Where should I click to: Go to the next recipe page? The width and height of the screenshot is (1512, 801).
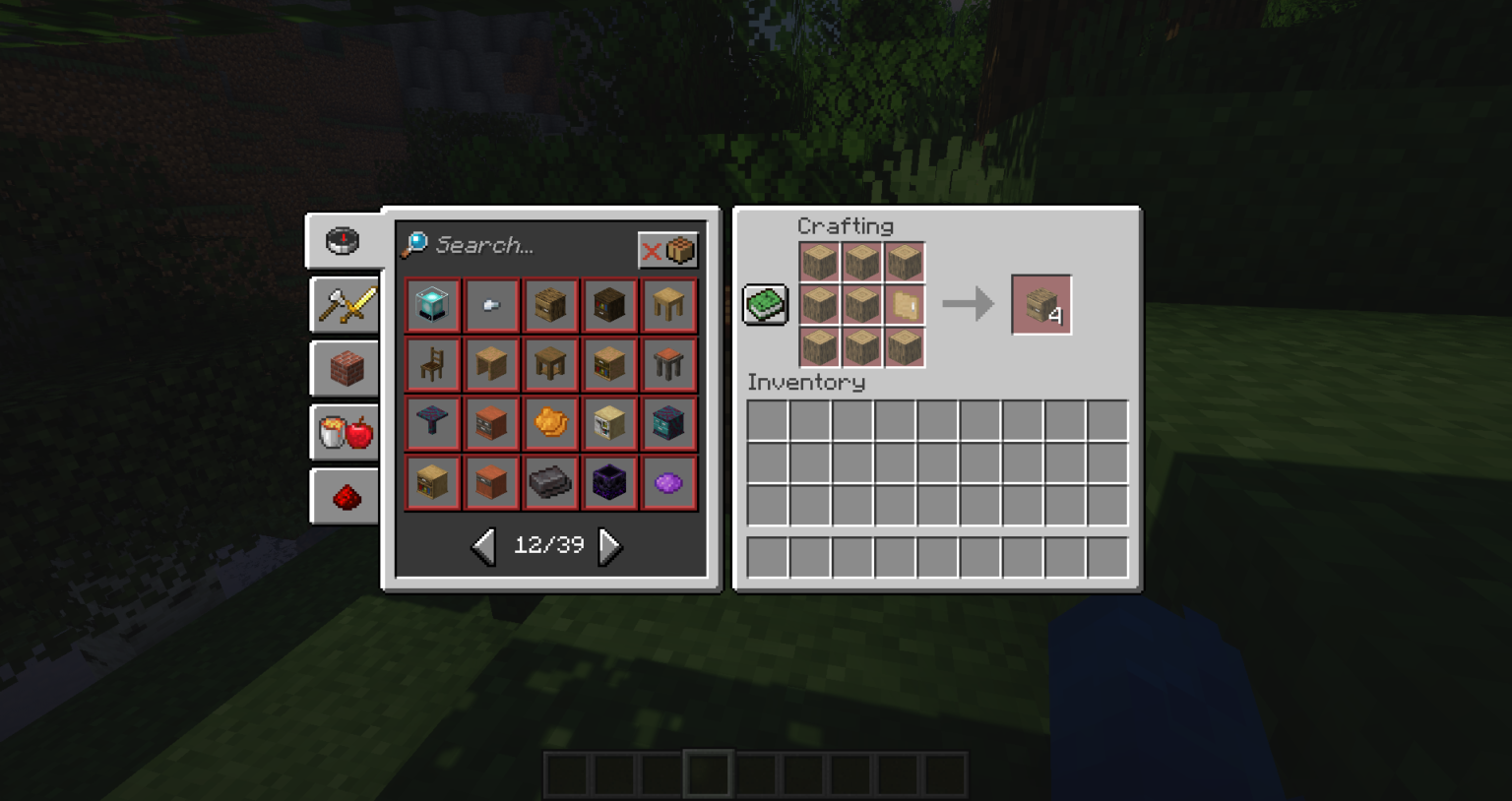[x=609, y=547]
